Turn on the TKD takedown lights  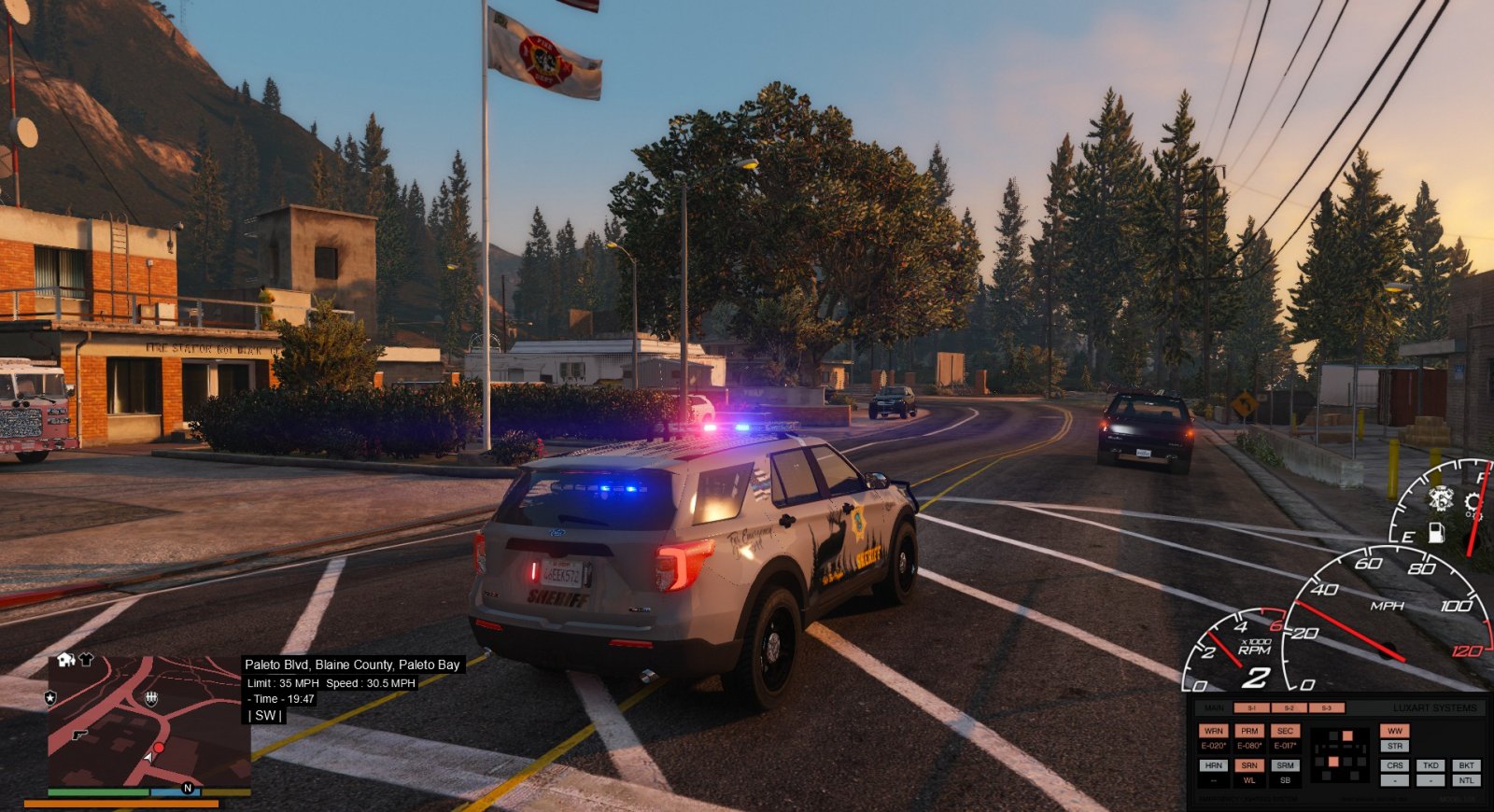point(1431,765)
